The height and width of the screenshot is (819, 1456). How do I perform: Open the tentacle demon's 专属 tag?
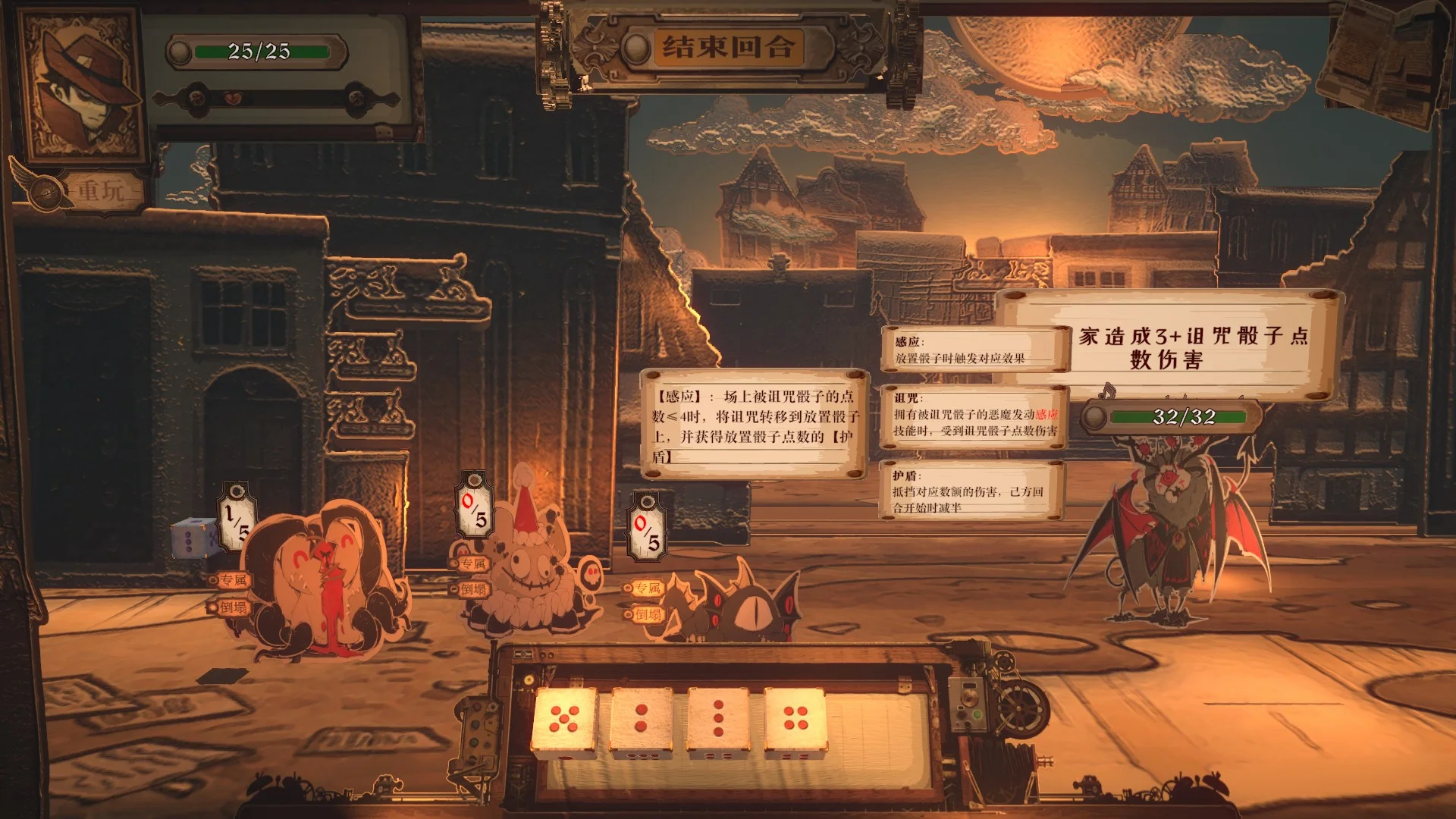[231, 580]
